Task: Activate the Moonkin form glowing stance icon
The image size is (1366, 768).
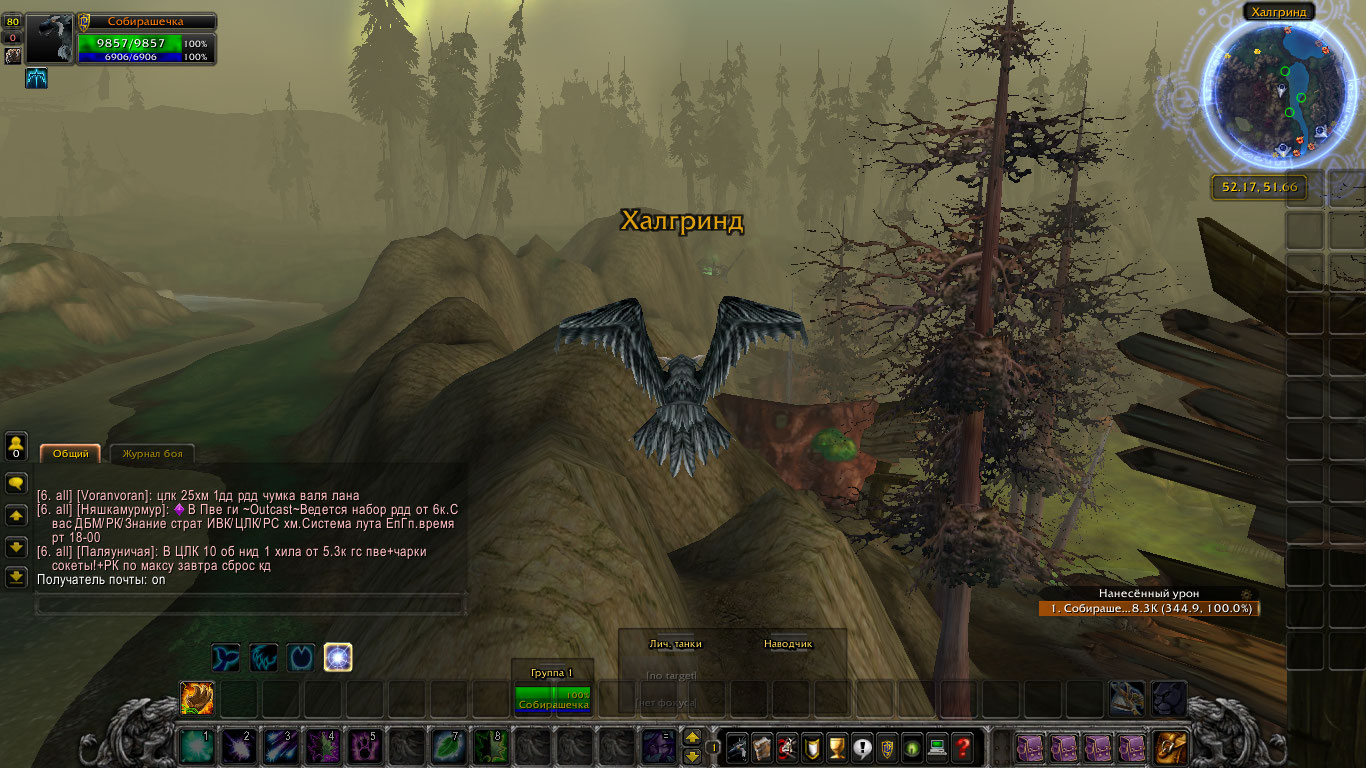Action: tap(338, 657)
